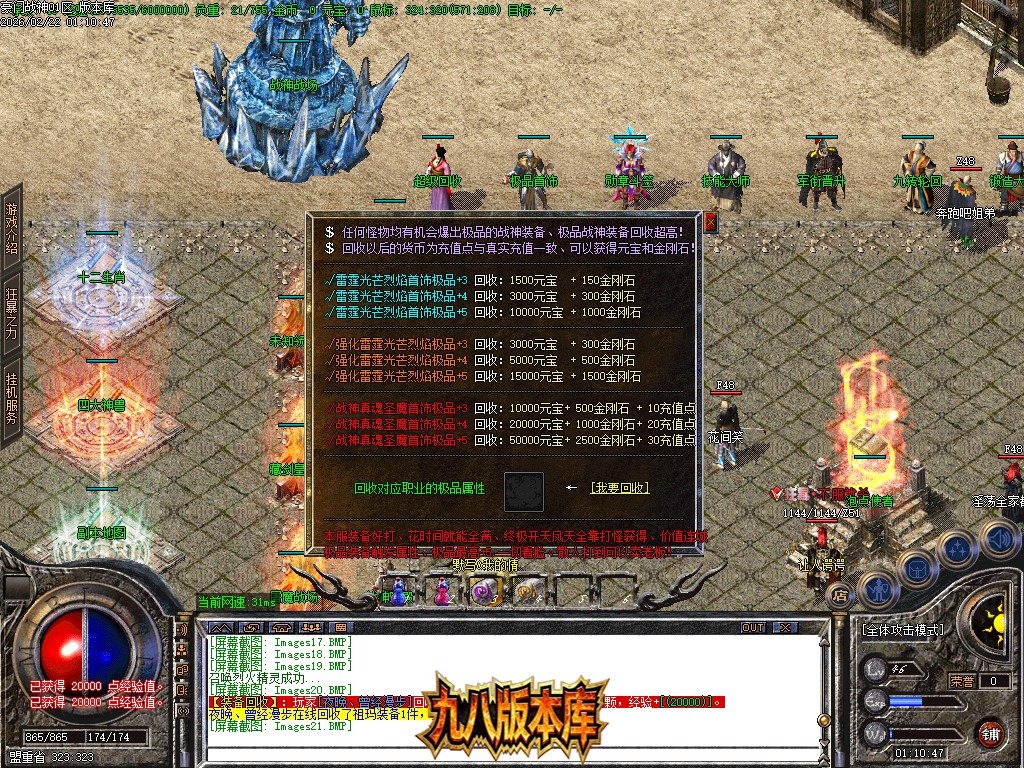Open the 铺 stall button
This screenshot has width=1024, height=768.
point(990,732)
